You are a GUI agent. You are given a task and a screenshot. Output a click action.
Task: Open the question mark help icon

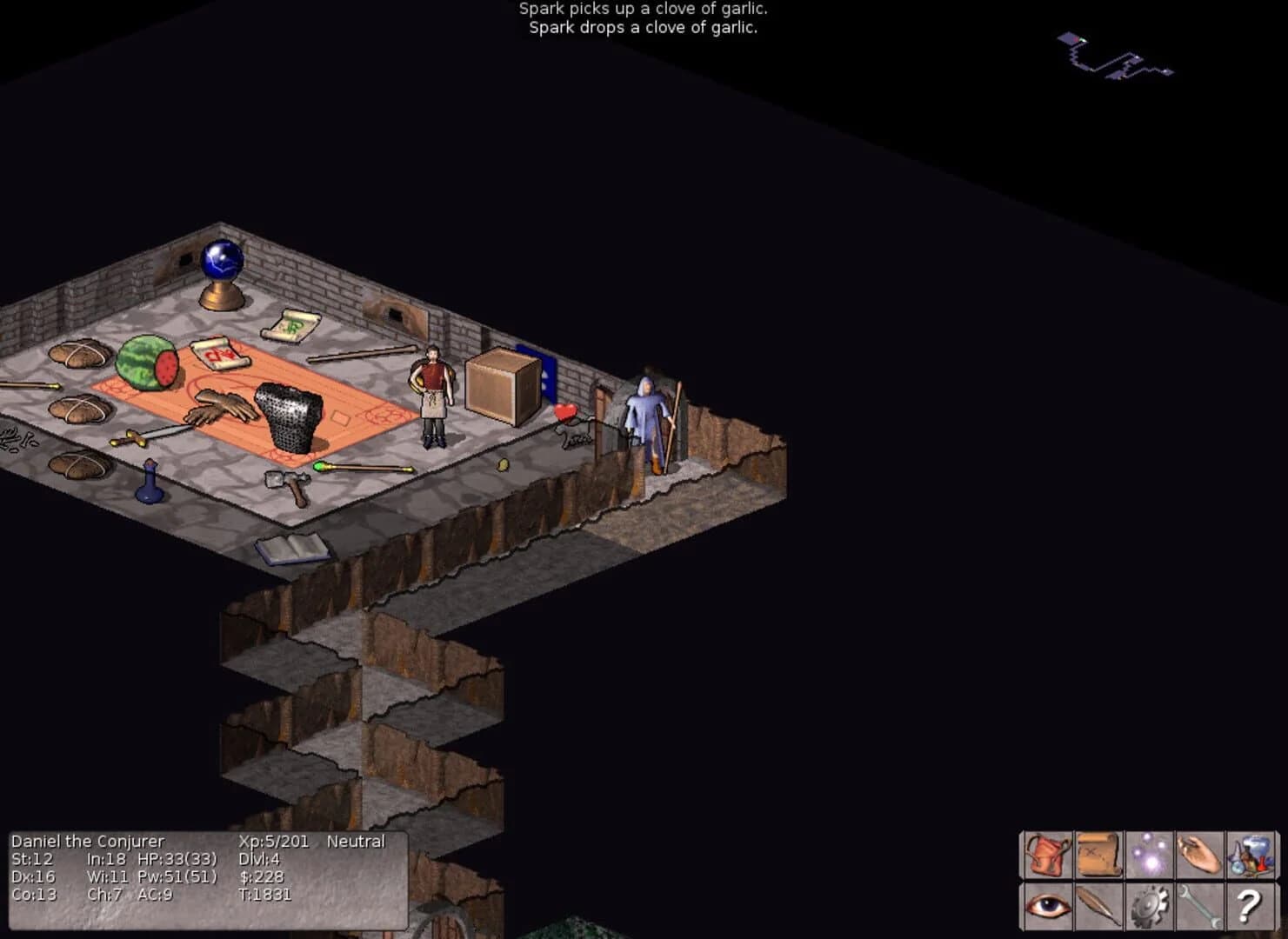(x=1251, y=906)
